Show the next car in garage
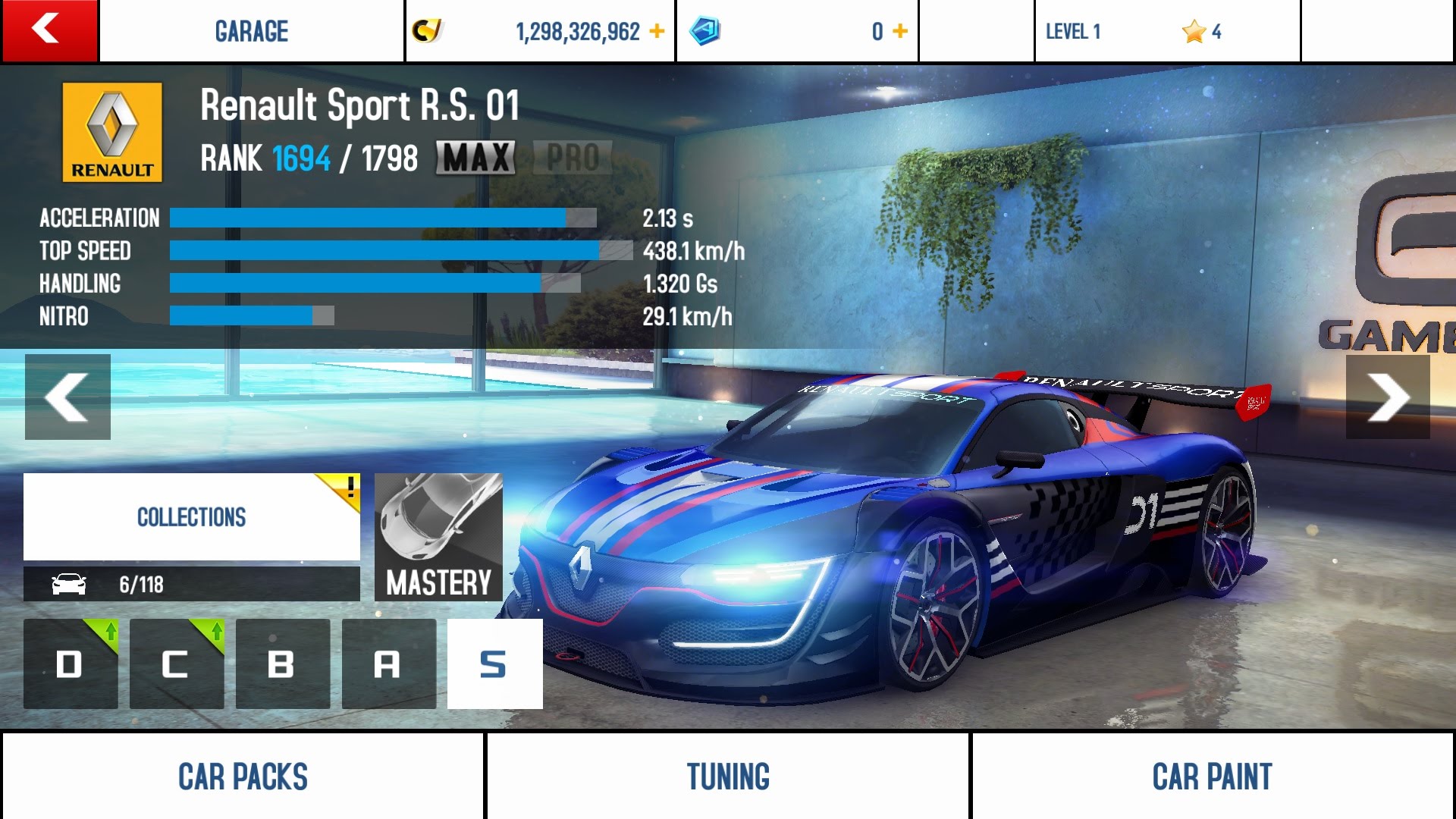Viewport: 1456px width, 819px height. click(1388, 397)
